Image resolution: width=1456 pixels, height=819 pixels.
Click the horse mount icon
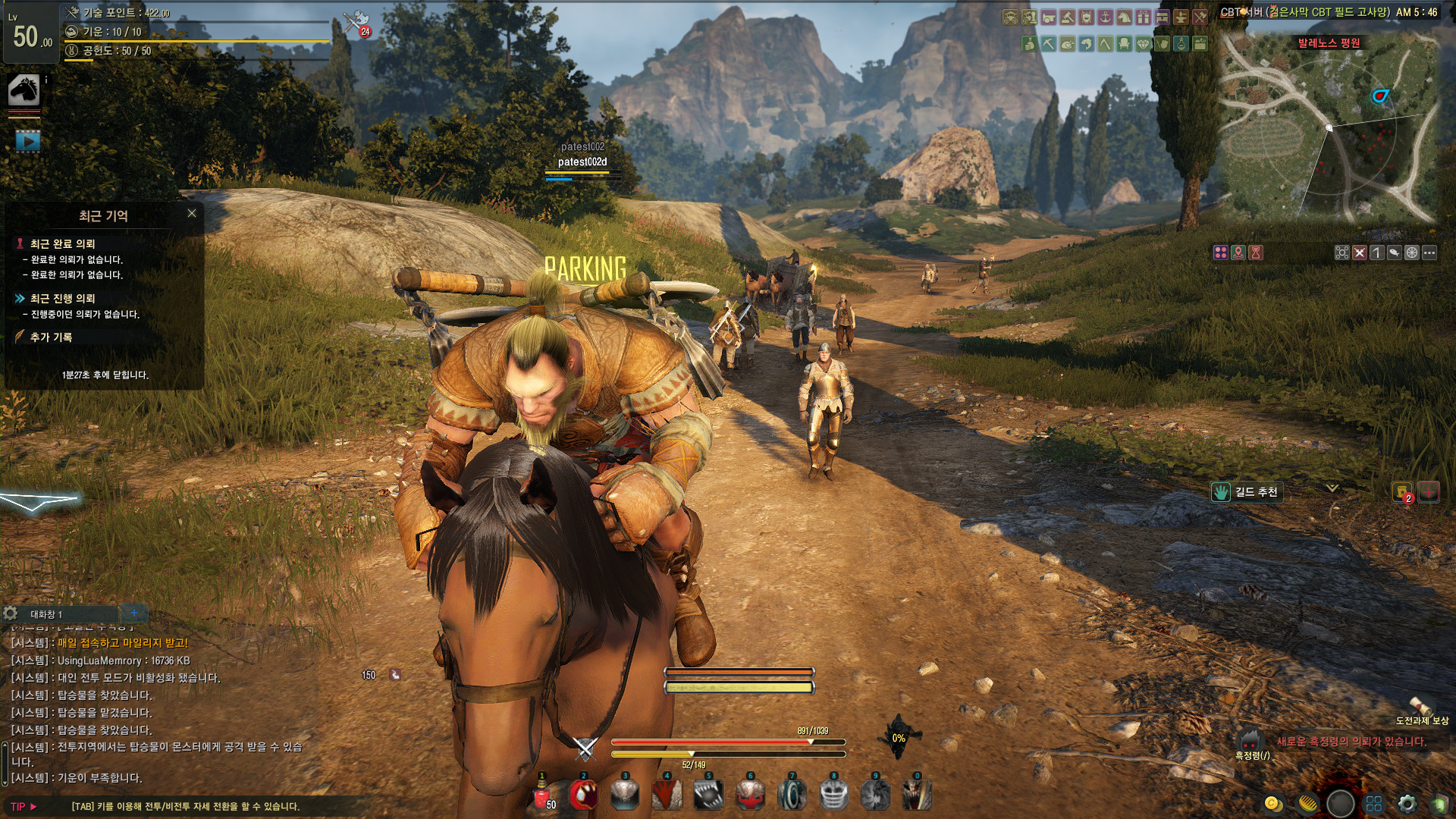pyautogui.click(x=24, y=90)
